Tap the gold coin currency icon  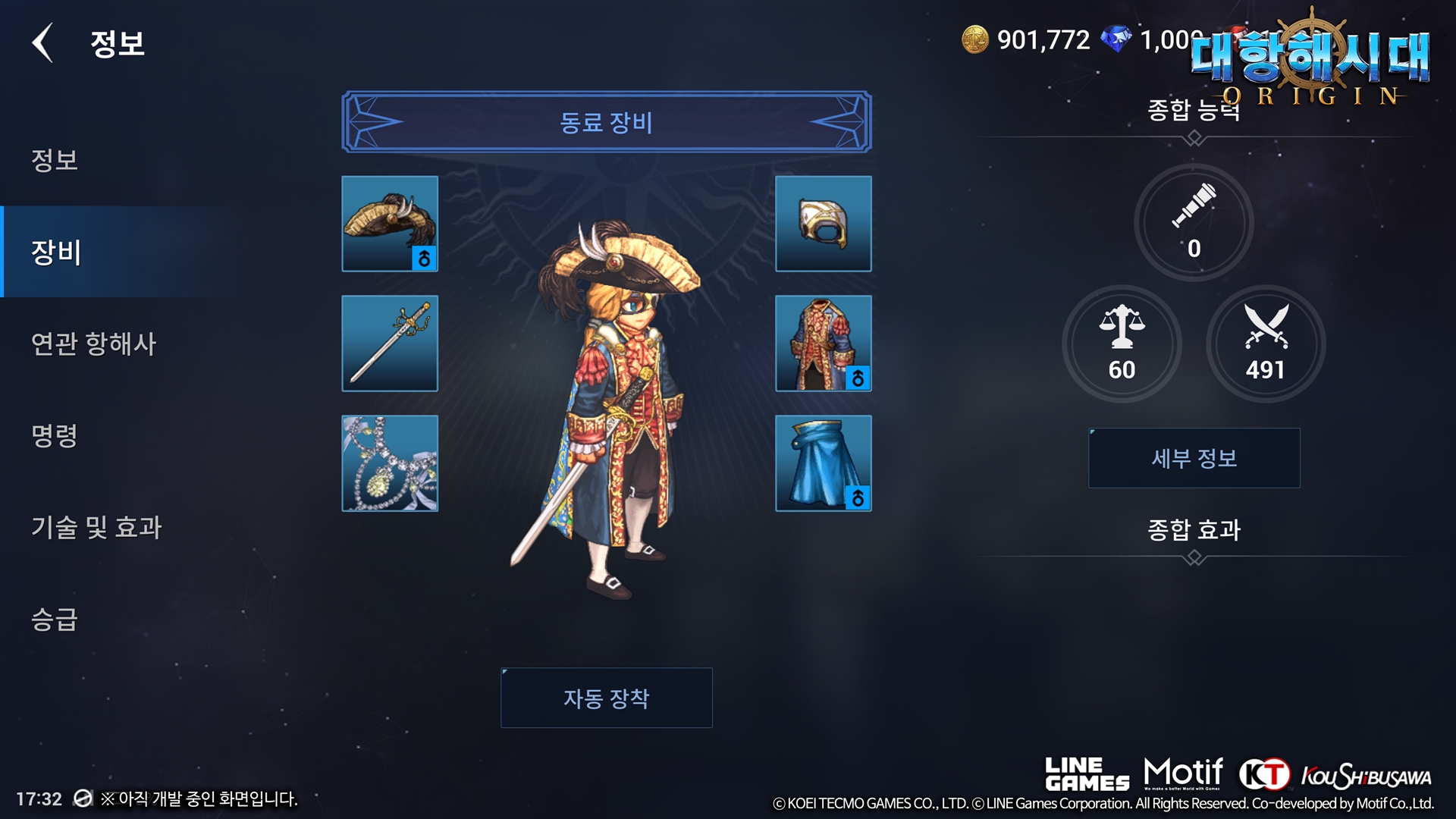coord(975,39)
